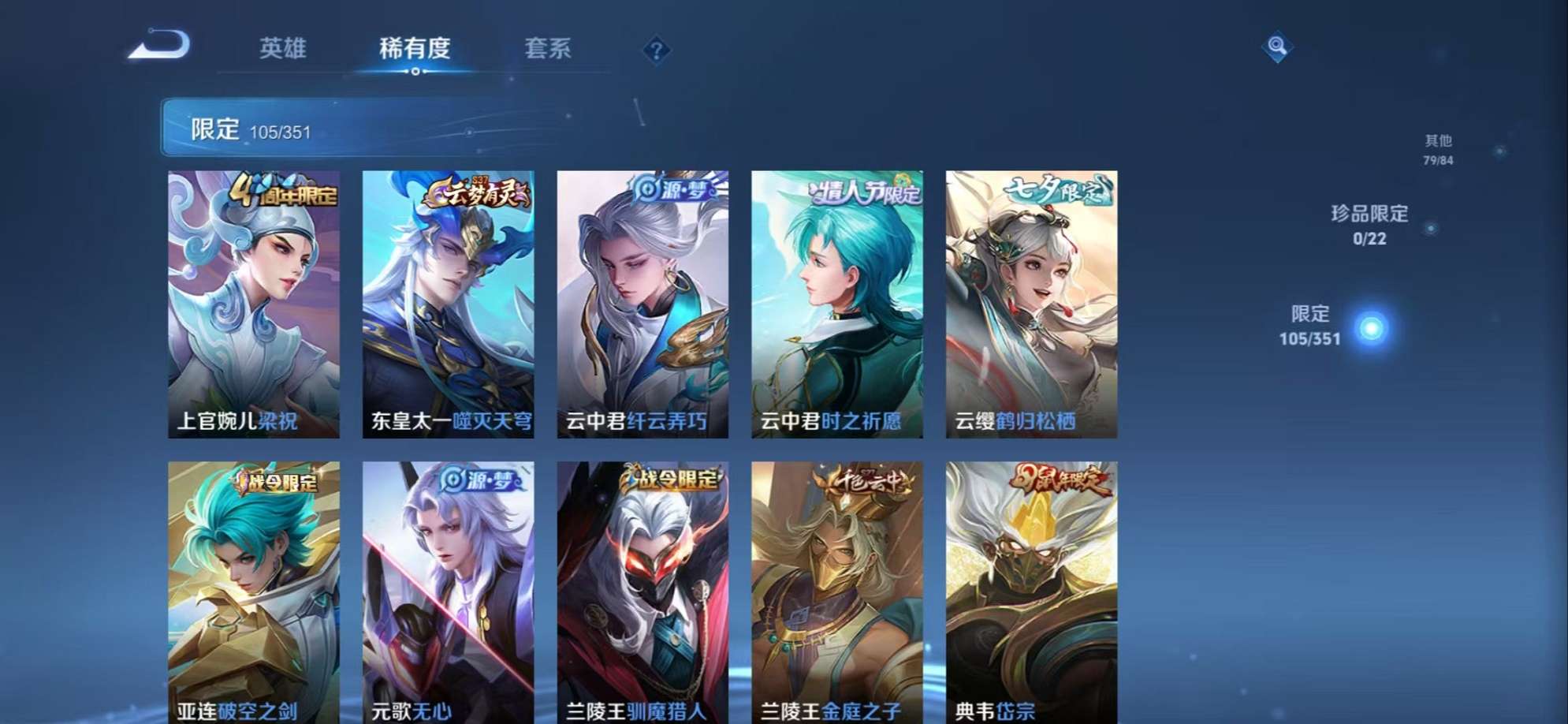Open search with the magnifier icon
The image size is (1568, 724).
1277,47
